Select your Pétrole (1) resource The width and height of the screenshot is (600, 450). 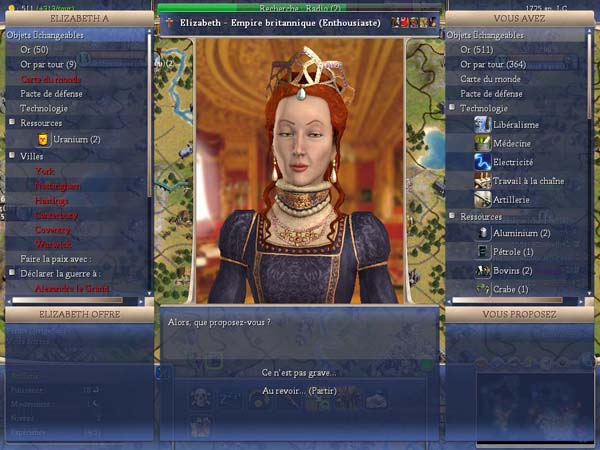coord(514,252)
